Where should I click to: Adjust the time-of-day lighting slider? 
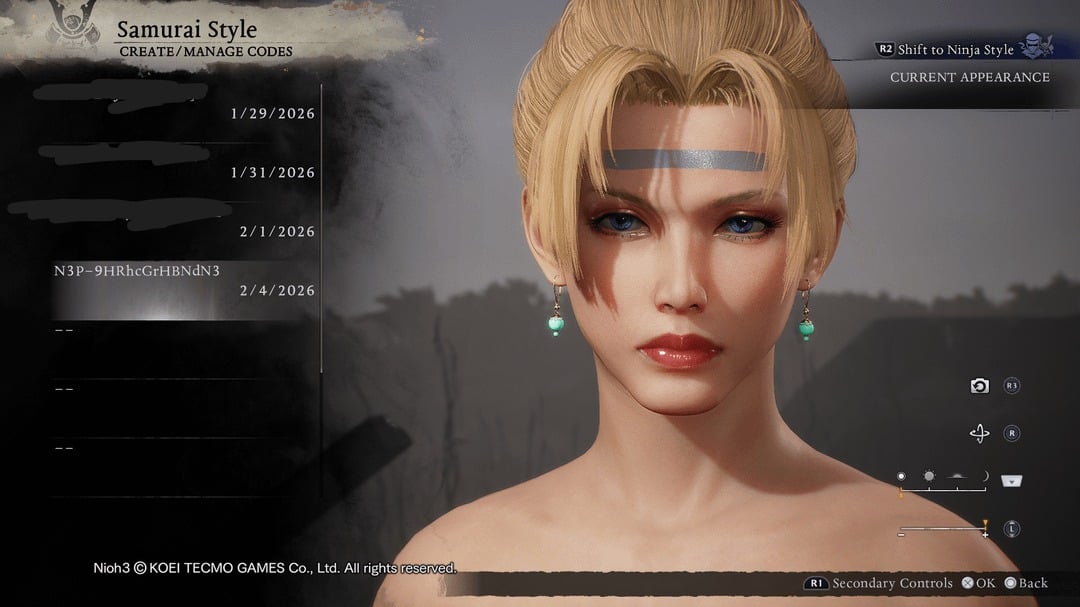[x=943, y=489]
